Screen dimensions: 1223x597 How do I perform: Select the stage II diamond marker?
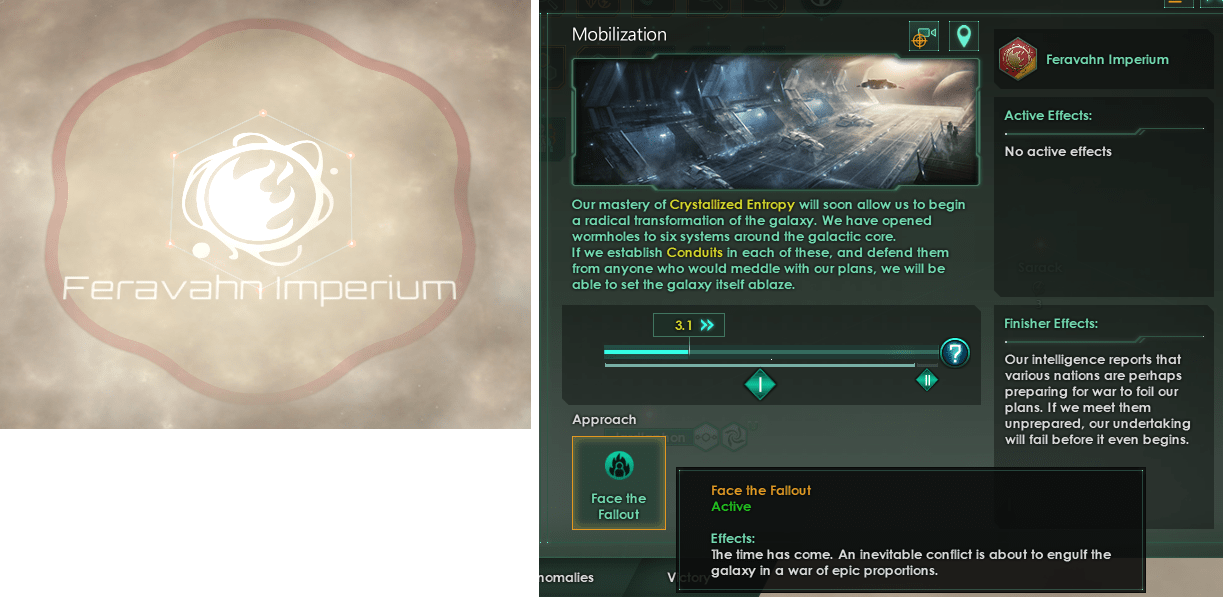pos(927,380)
